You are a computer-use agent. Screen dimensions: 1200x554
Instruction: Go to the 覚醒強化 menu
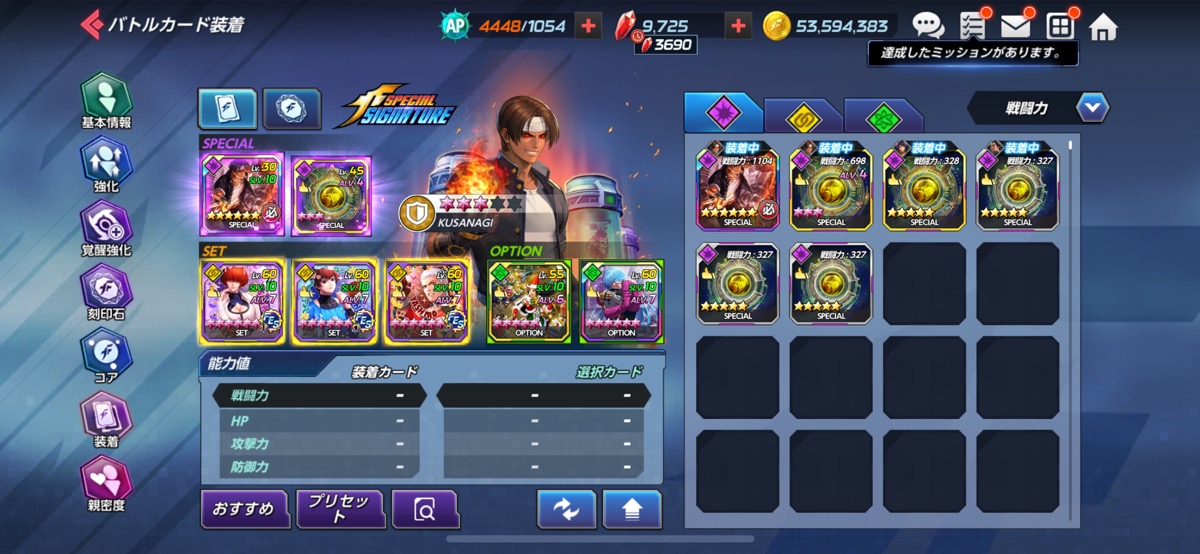106,230
